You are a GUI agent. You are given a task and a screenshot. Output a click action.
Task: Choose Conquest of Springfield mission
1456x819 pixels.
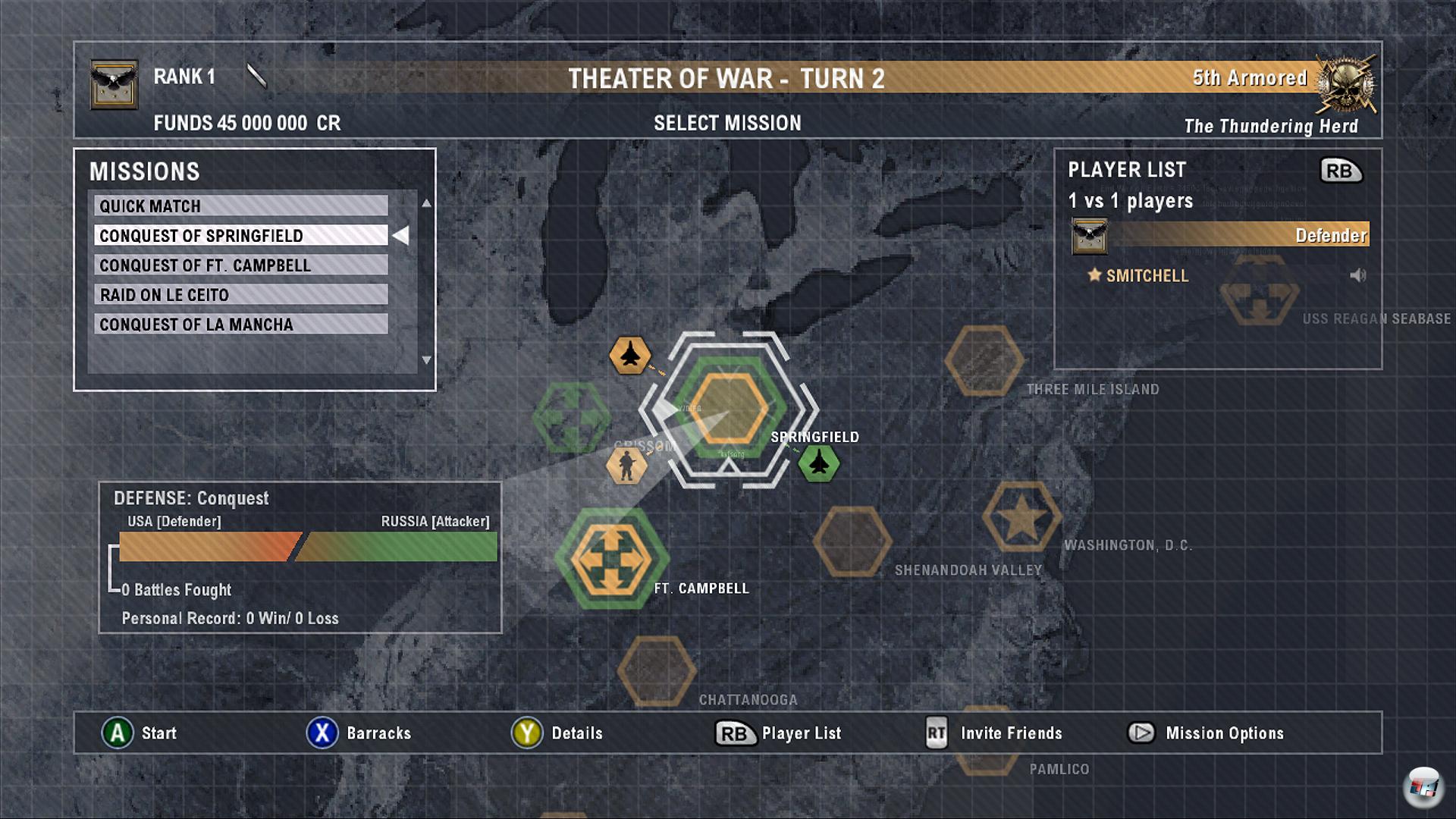click(x=240, y=236)
